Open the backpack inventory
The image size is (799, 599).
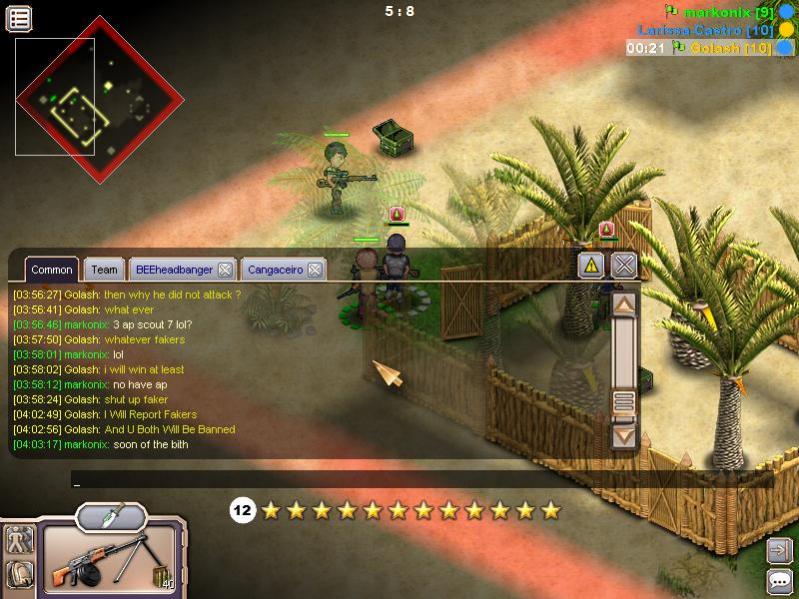click(19, 574)
